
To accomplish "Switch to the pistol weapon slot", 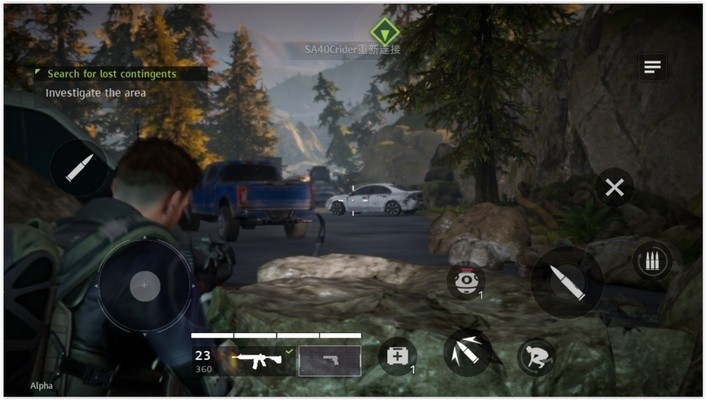I will 330,360.
